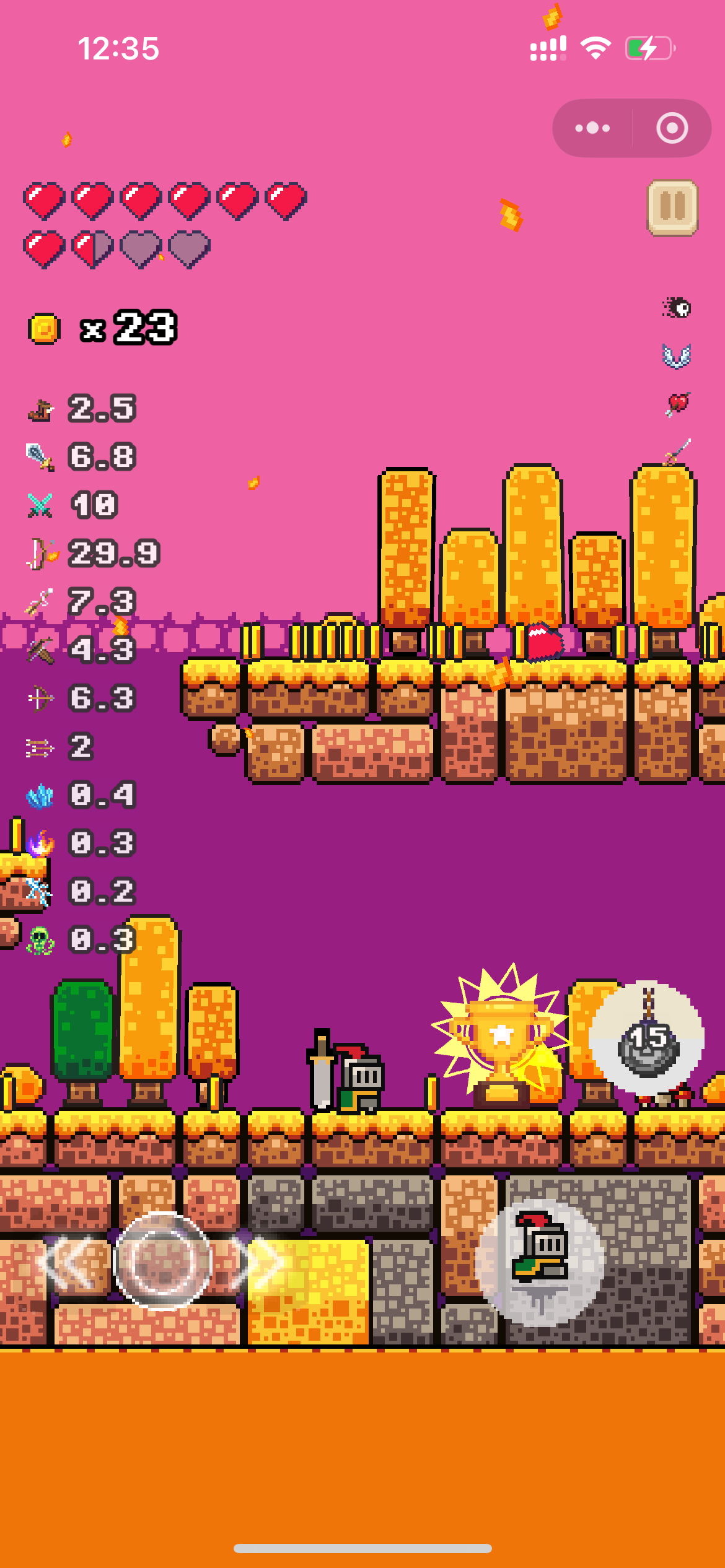Pause the game with the pause button
Viewport: 725px width, 1568px height.
point(672,208)
